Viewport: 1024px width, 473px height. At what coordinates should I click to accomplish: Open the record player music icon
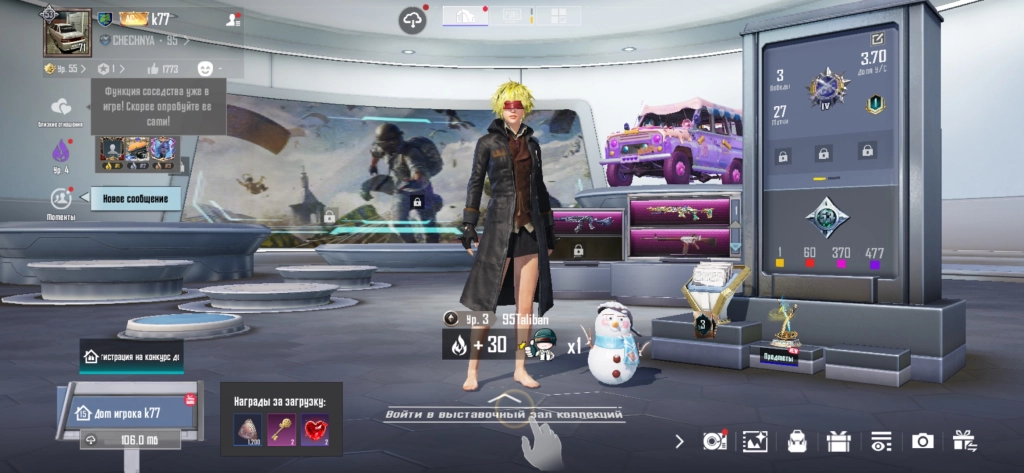pos(714,441)
